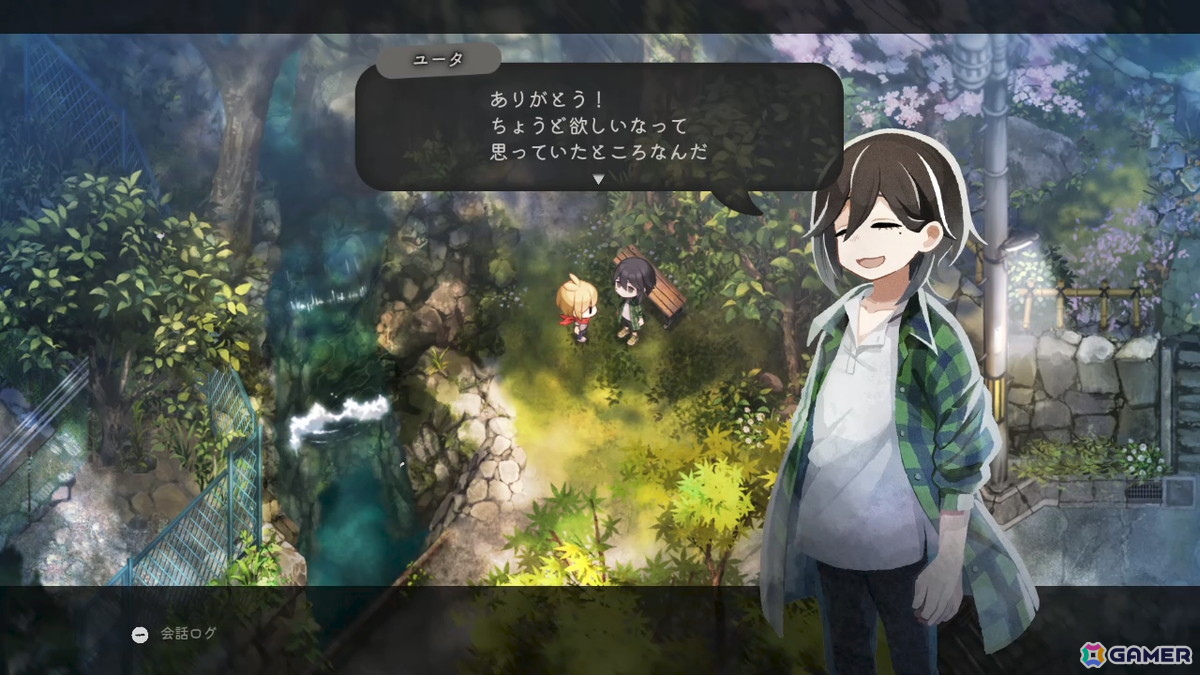Advance dialogue with the down arrow indicator
This screenshot has width=1200, height=675.
click(599, 179)
